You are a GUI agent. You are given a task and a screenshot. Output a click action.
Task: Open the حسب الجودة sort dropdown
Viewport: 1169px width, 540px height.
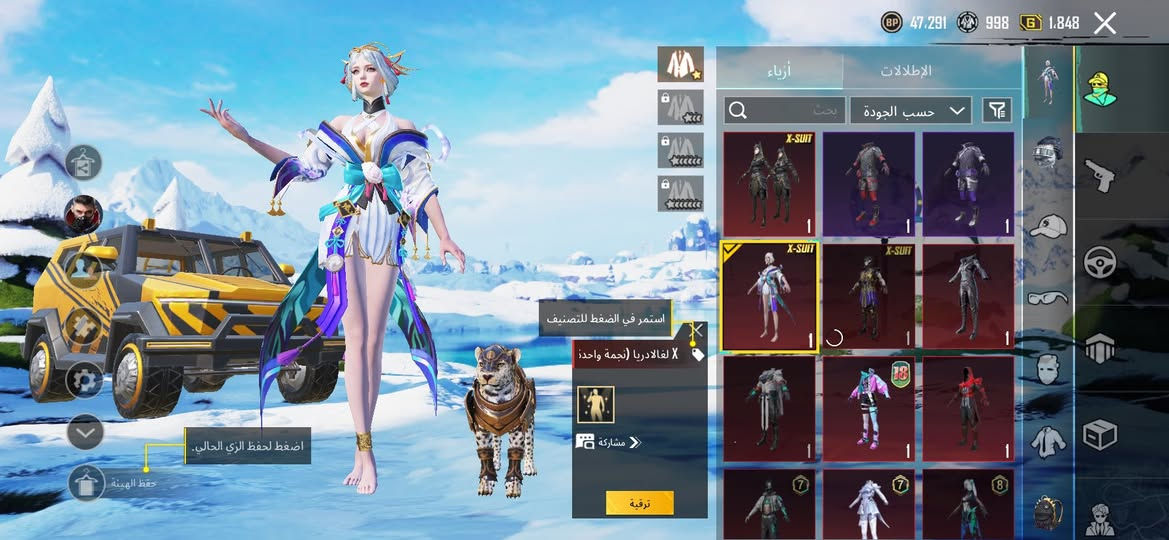(x=910, y=110)
